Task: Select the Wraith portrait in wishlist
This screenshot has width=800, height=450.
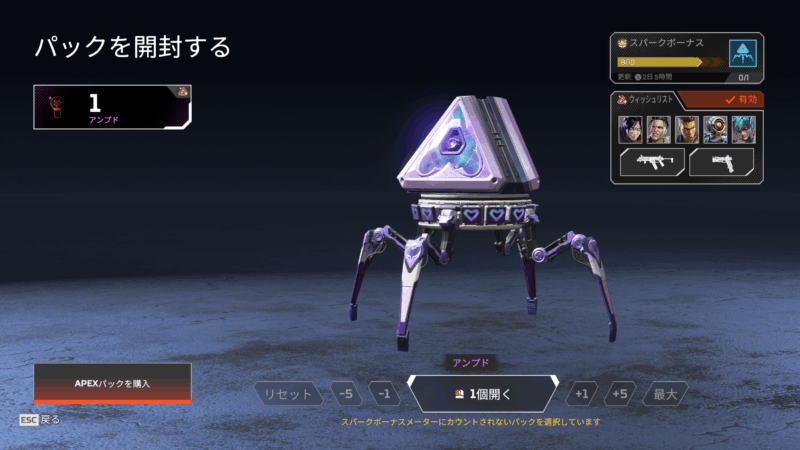Action: [630, 130]
